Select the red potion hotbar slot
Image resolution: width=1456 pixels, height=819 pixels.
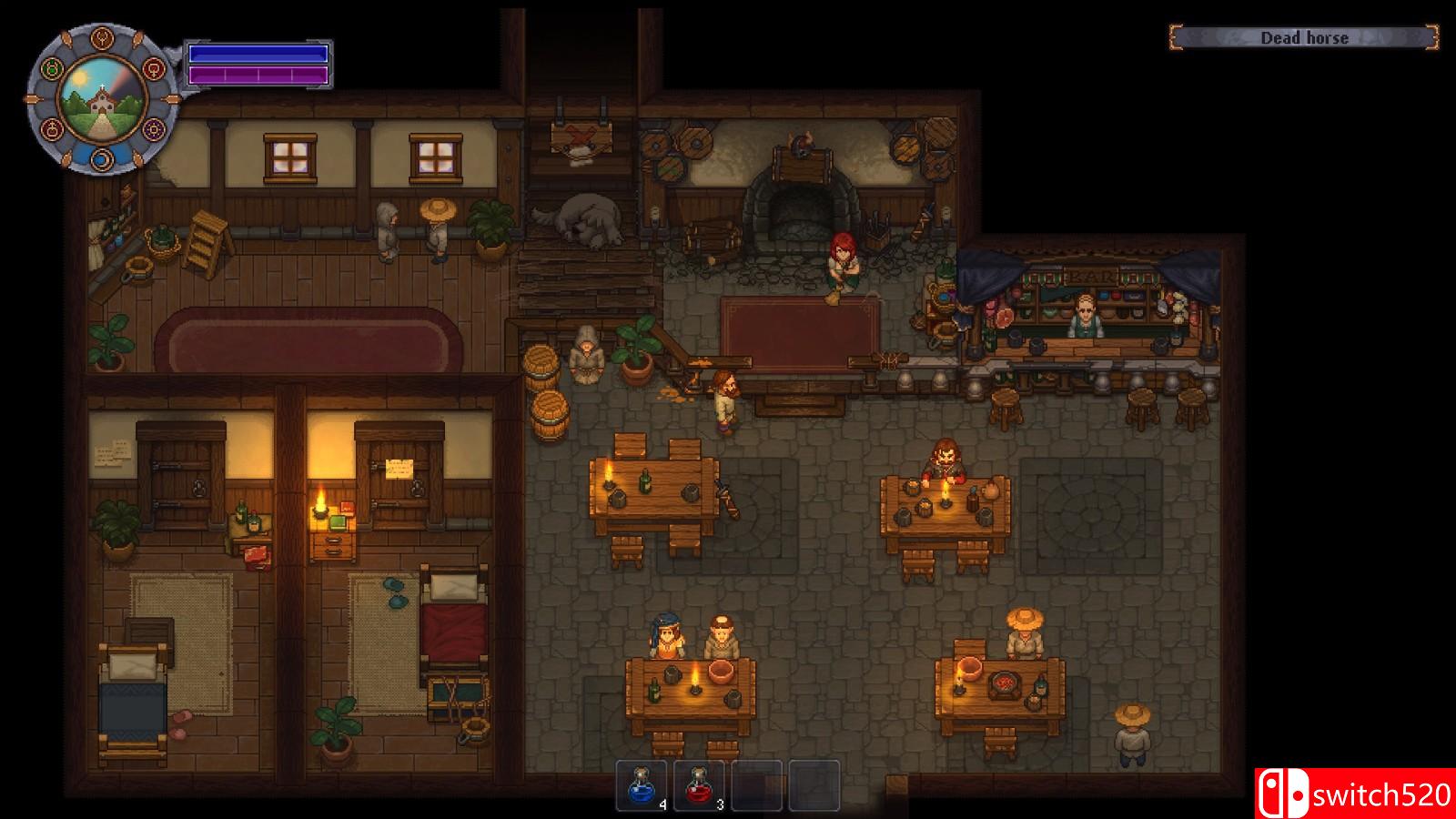click(x=699, y=784)
